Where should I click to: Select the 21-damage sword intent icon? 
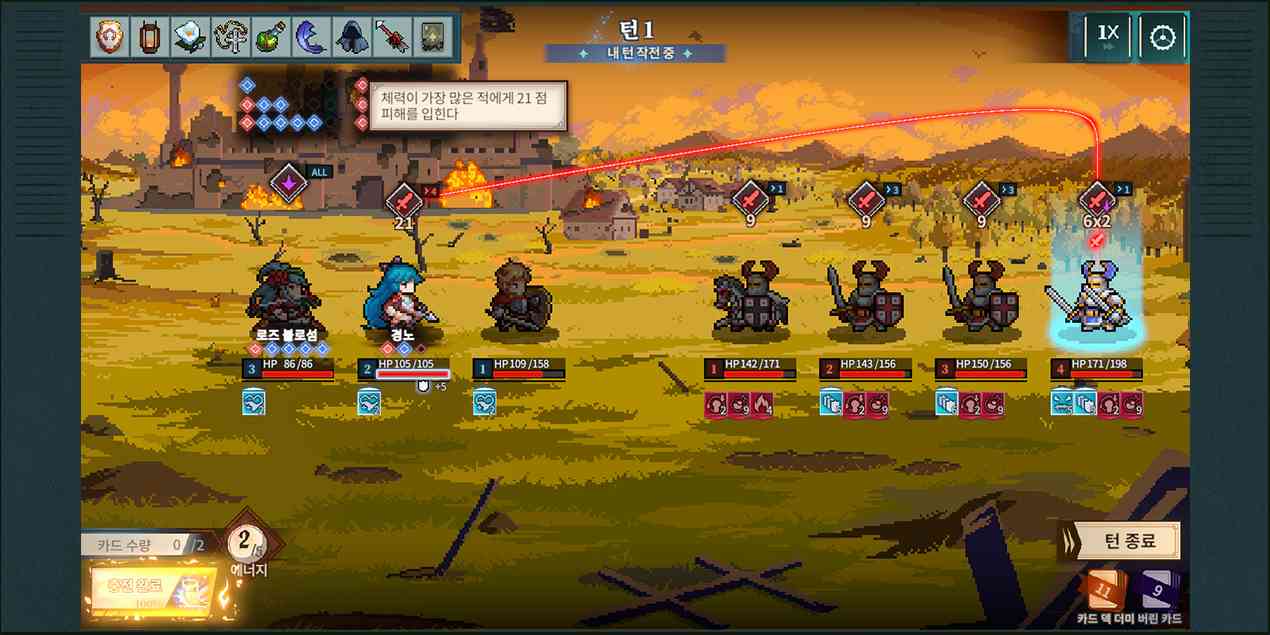[403, 199]
